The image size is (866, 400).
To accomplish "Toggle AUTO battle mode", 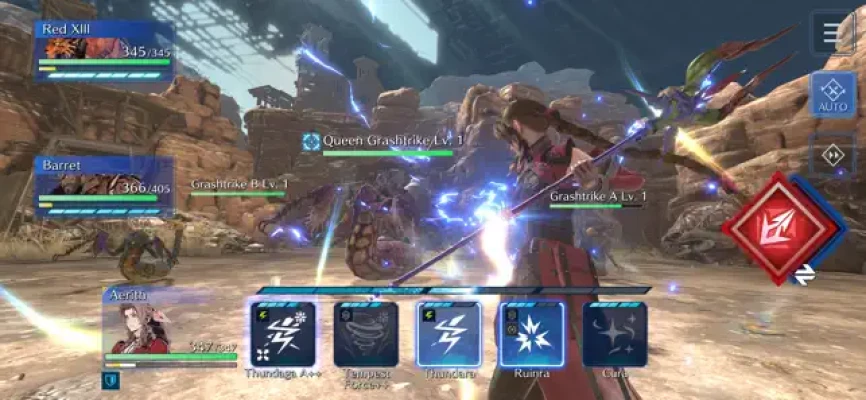I will point(833,95).
